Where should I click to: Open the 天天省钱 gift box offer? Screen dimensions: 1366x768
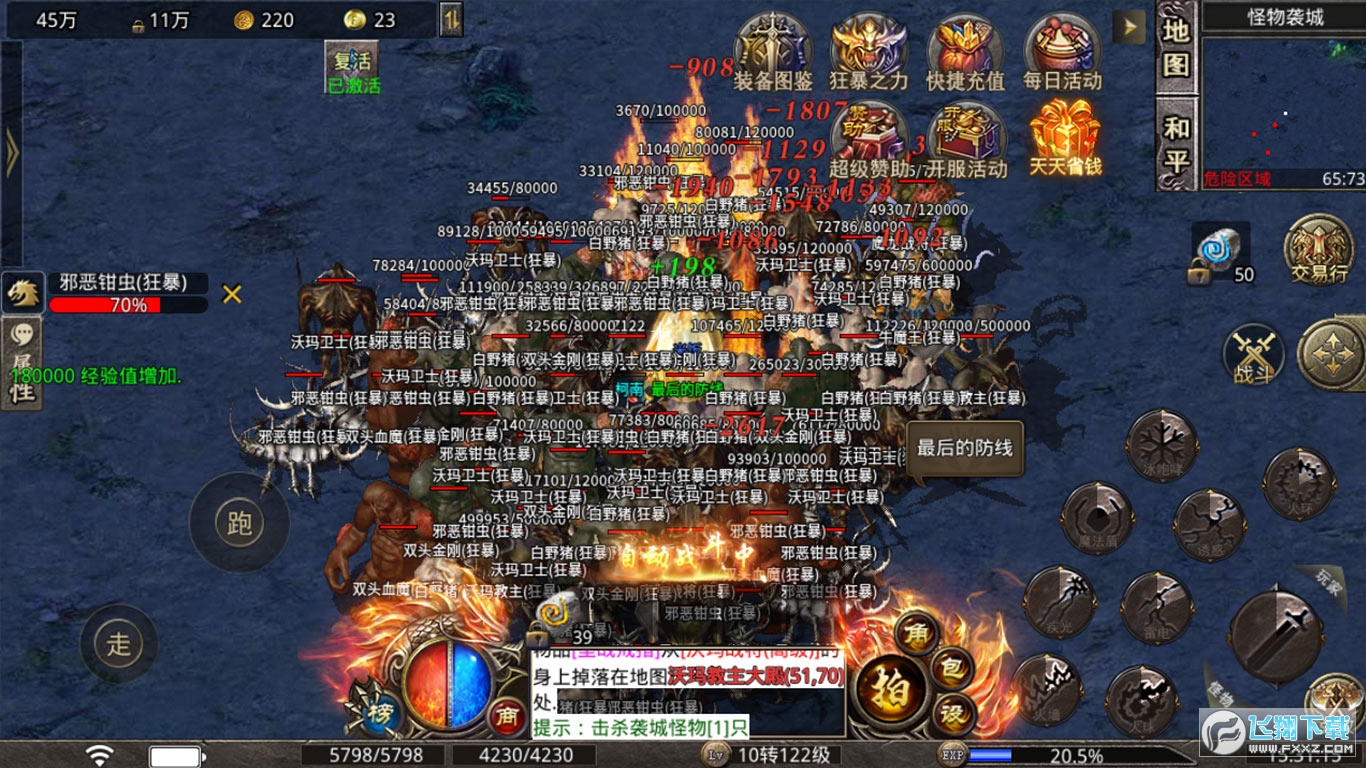tap(1065, 138)
